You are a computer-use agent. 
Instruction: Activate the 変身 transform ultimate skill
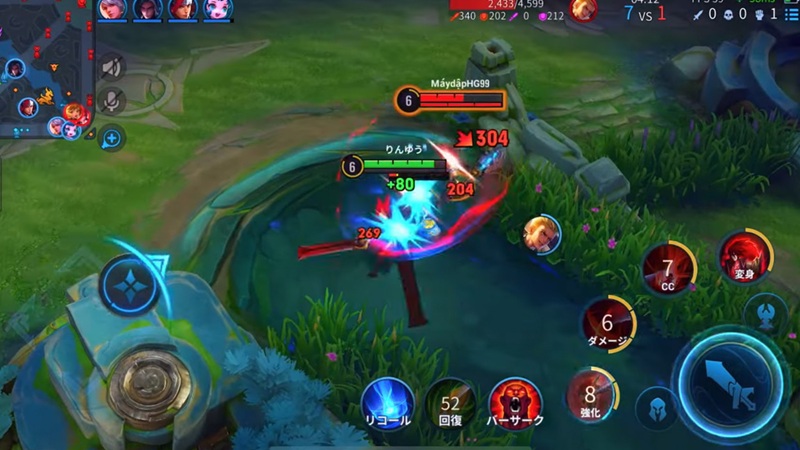click(x=745, y=256)
